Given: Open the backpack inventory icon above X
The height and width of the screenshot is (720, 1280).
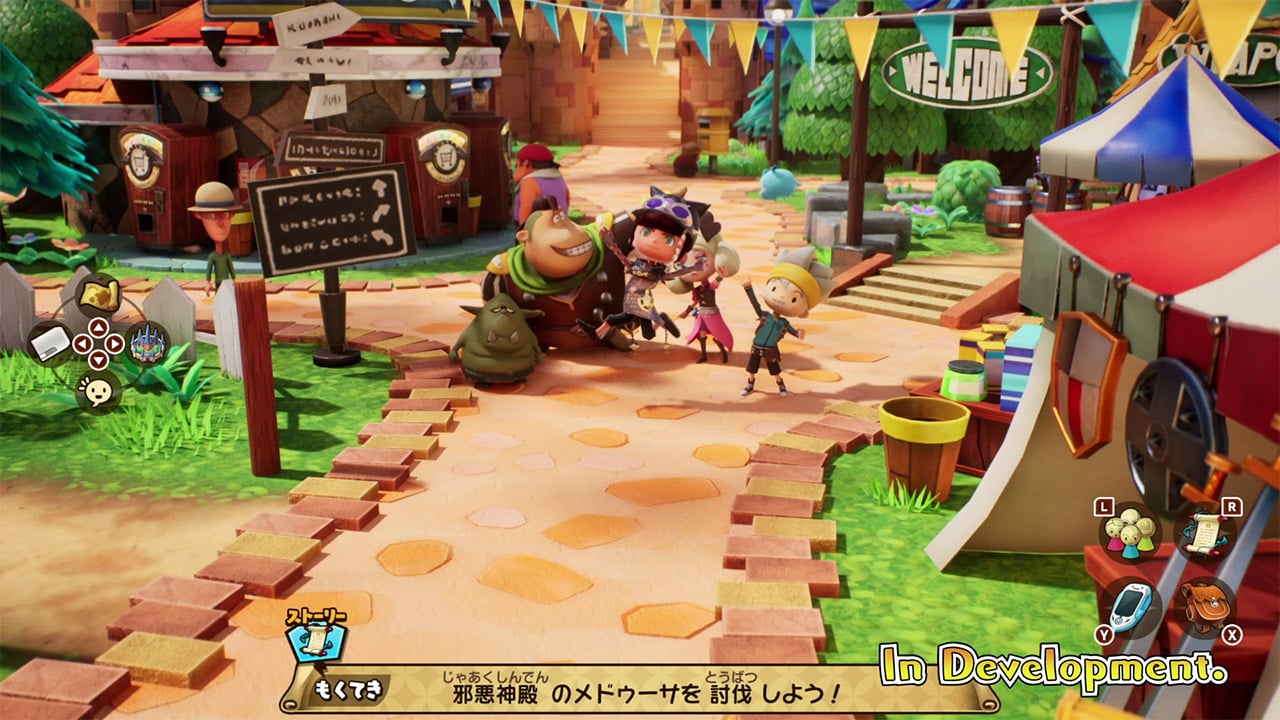Looking at the screenshot, I should pos(1207,606).
